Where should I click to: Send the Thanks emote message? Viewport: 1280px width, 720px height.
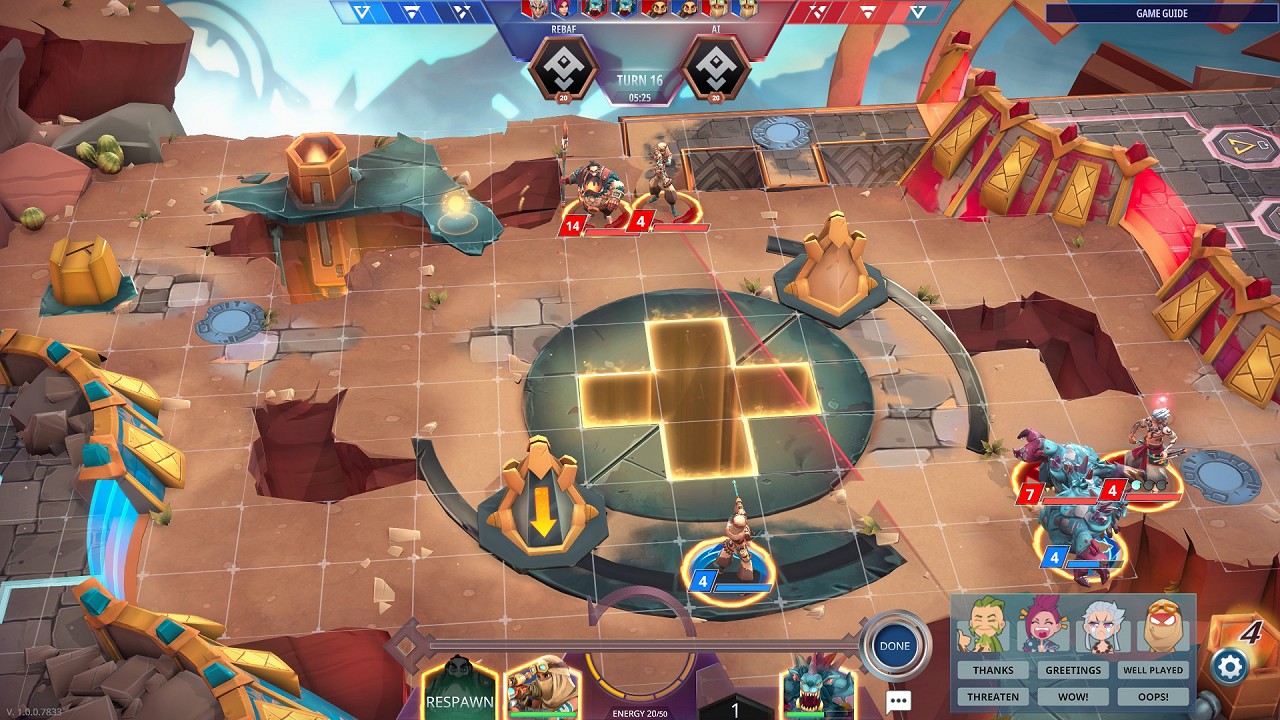coord(993,670)
